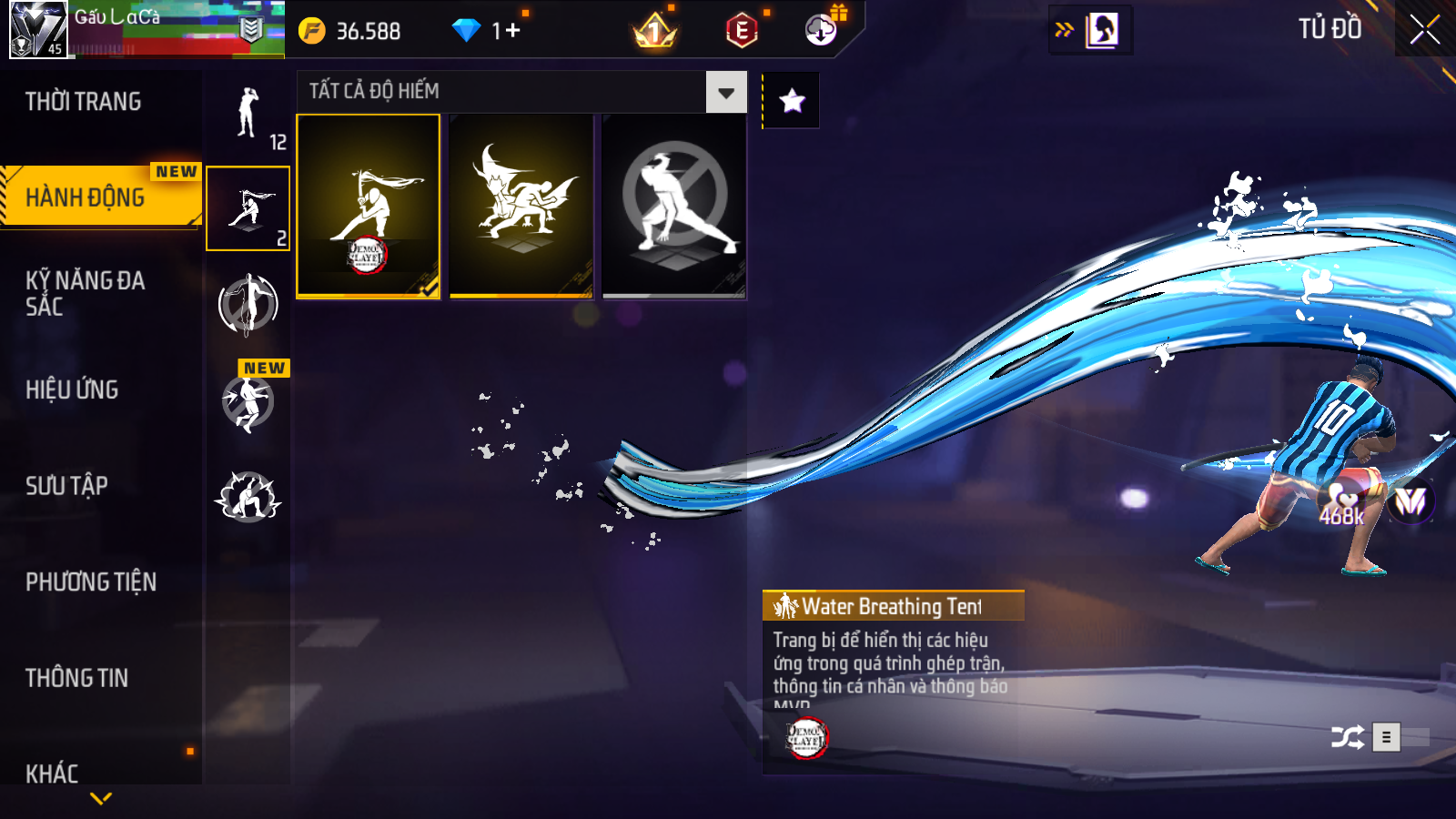Pick the crossed-out crouching pose emote
Screen dimensions: 1456x819
674,206
